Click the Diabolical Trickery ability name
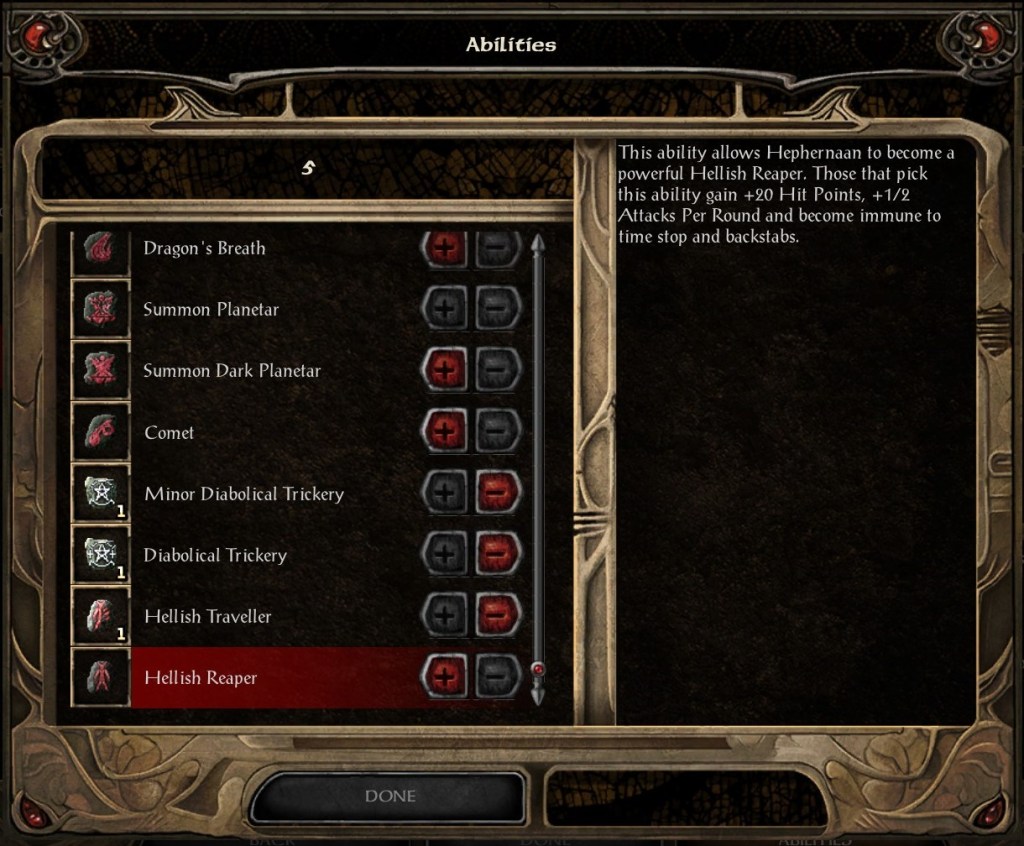This screenshot has height=846, width=1024. (215, 556)
